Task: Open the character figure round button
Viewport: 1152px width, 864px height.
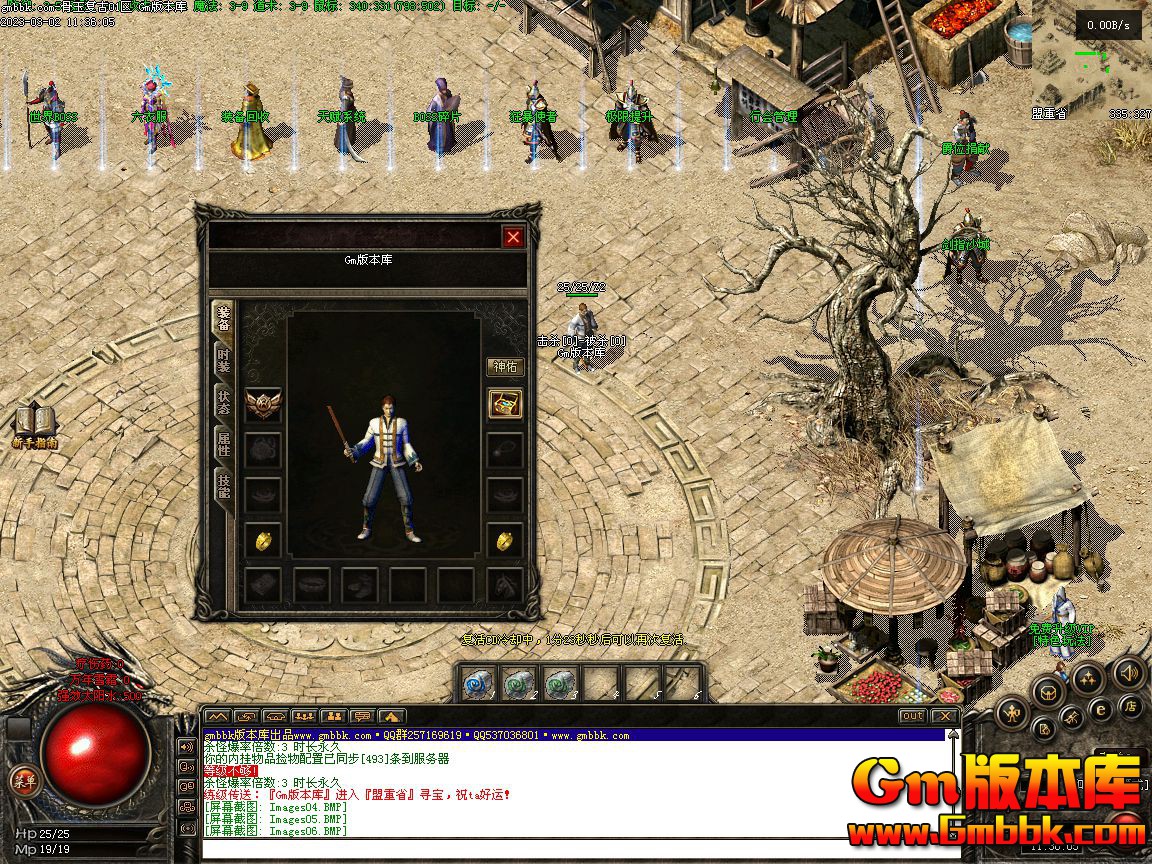Action: (1012, 713)
